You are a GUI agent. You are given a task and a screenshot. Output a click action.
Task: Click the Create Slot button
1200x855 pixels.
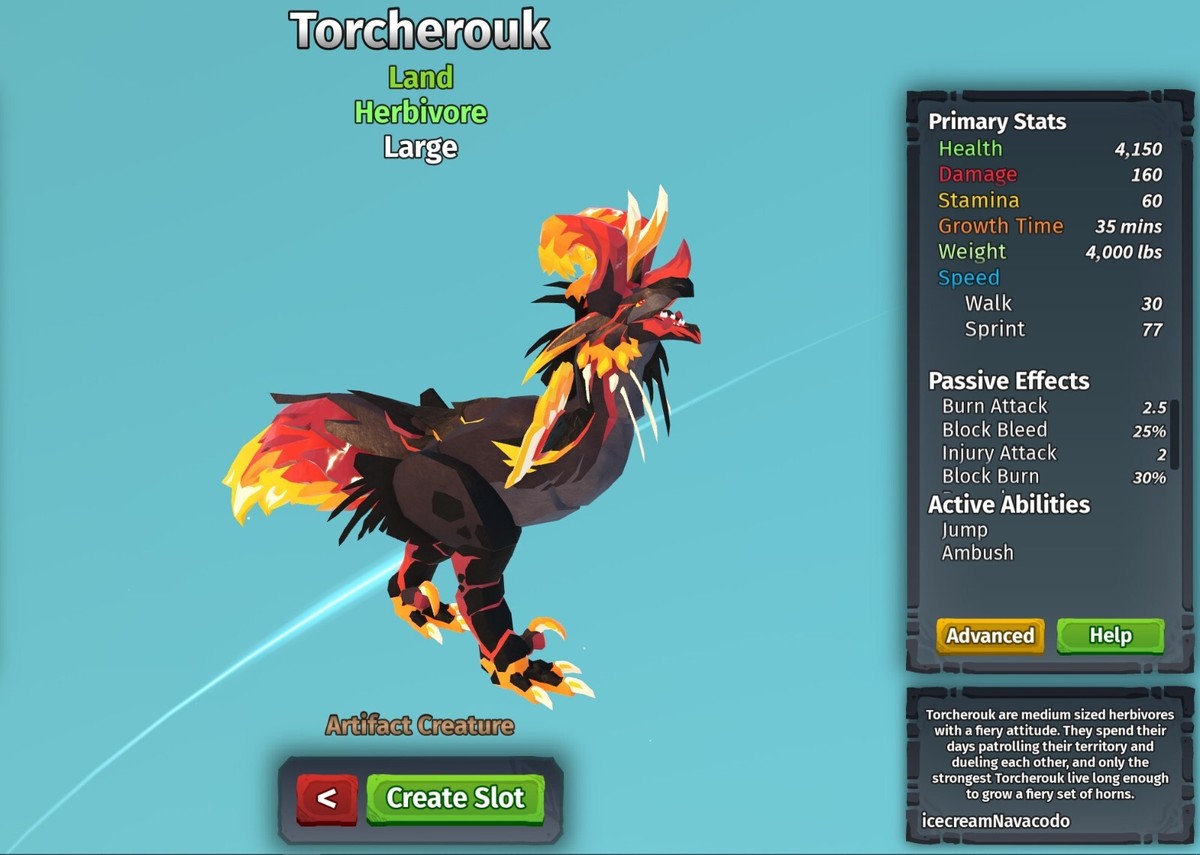coord(455,798)
